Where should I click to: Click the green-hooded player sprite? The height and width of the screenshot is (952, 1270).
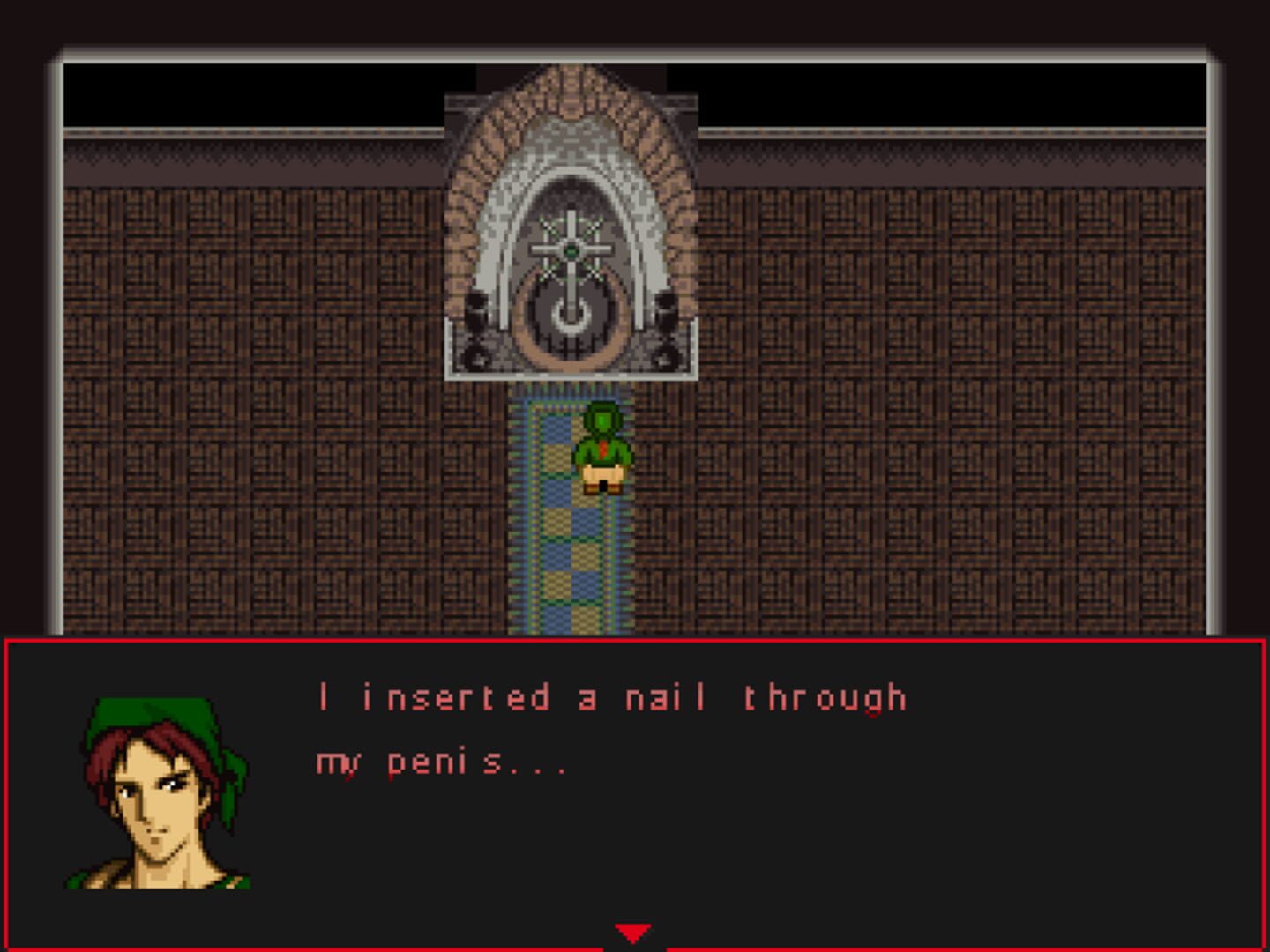point(602,445)
